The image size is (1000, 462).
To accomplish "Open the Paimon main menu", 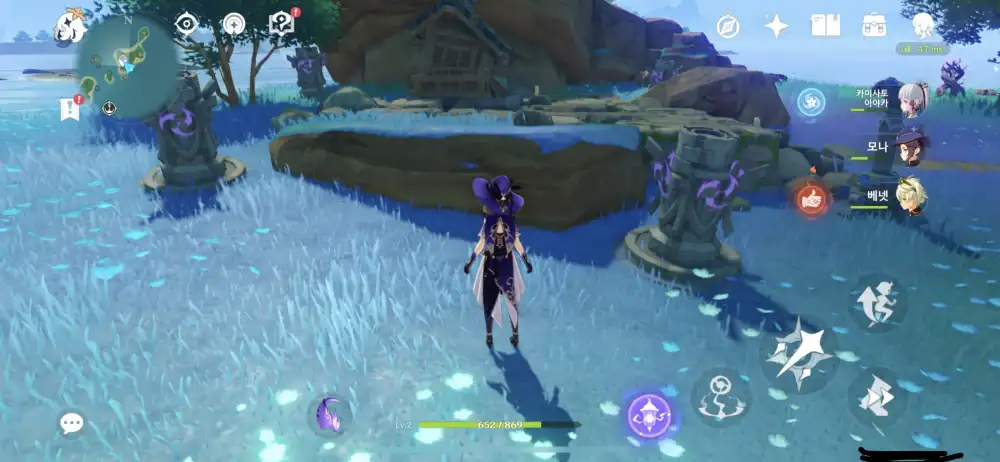I will [72, 24].
